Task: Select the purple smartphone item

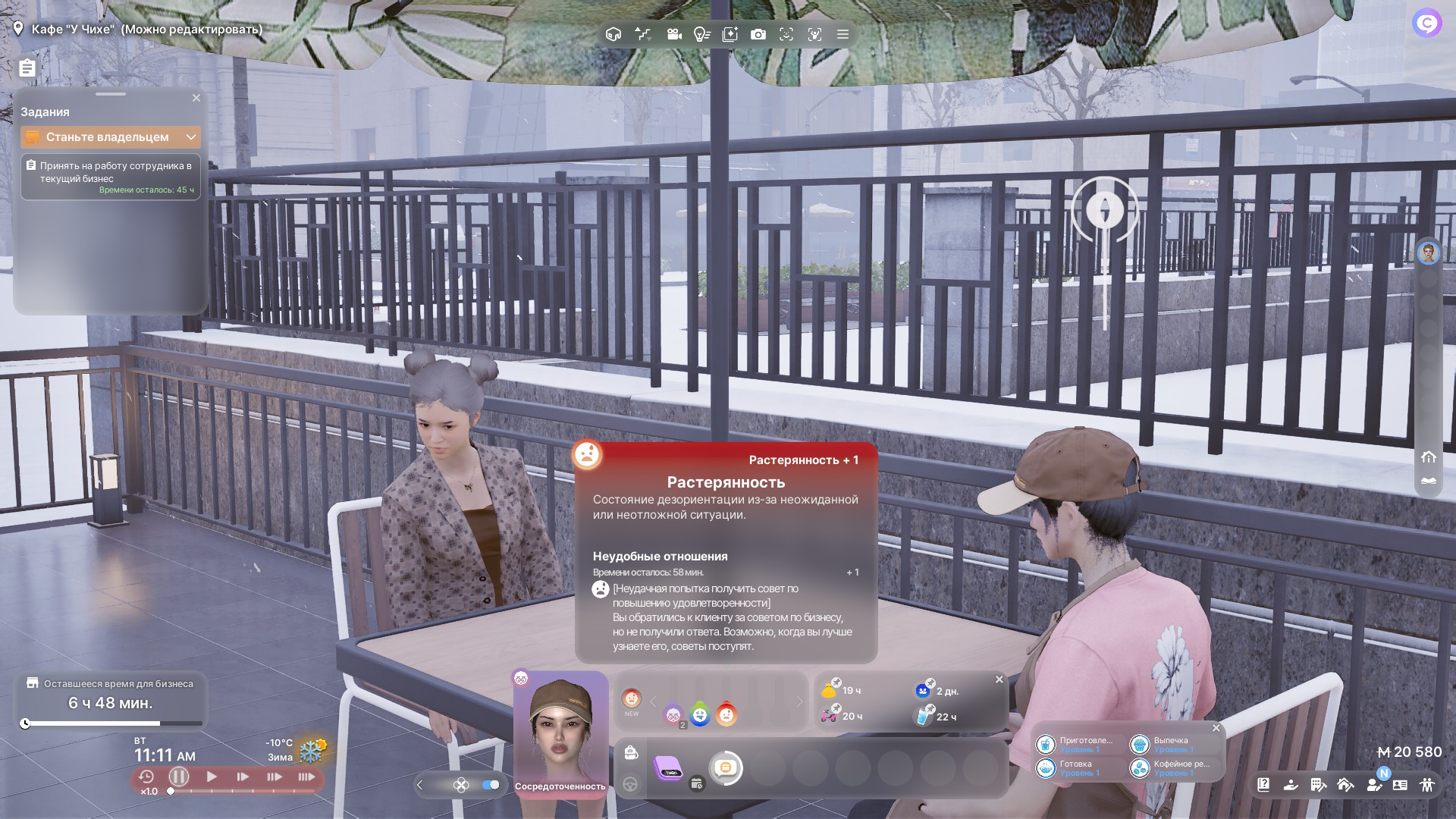Action: coord(668,769)
